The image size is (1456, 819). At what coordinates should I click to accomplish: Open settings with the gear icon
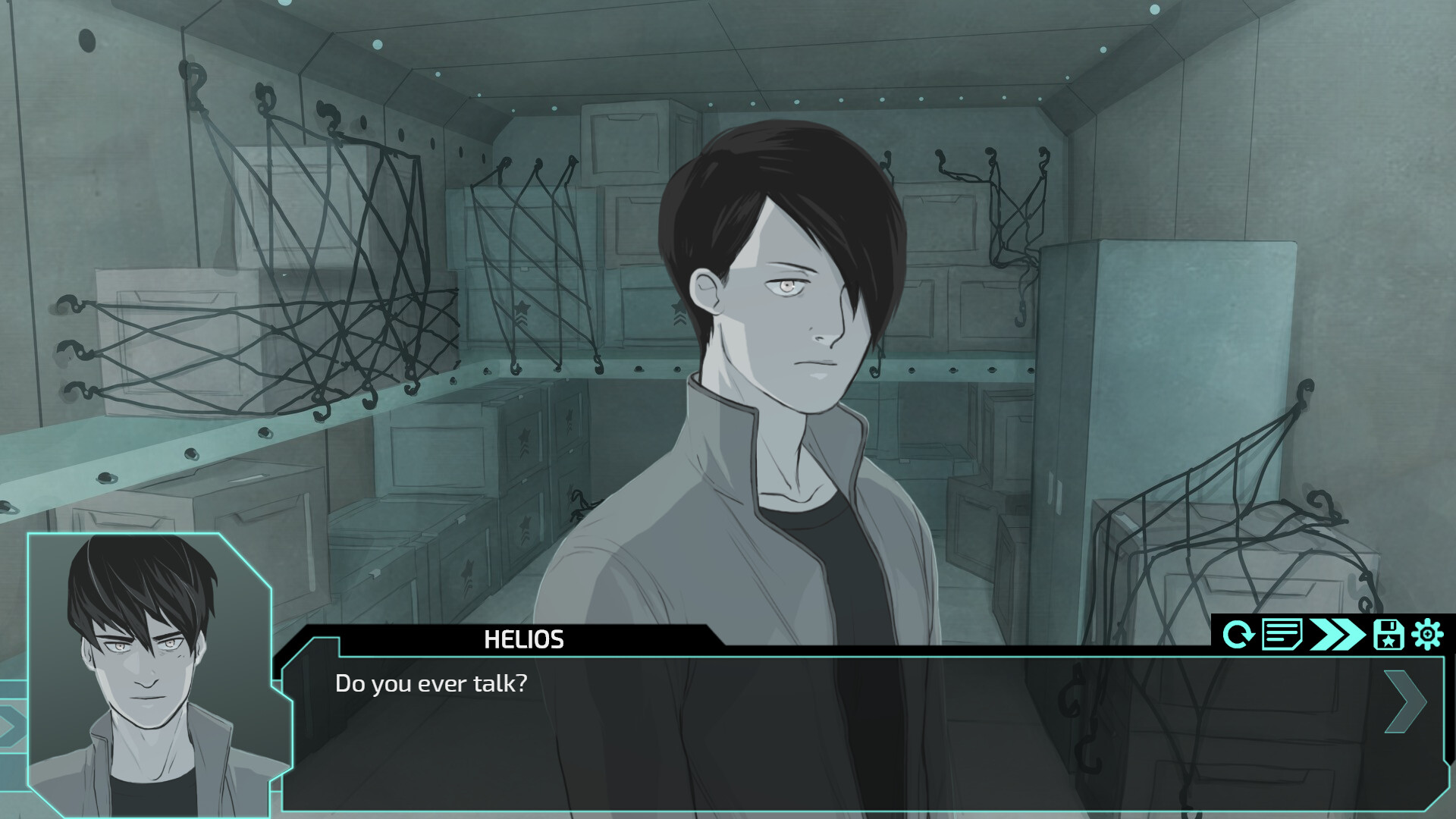(1427, 634)
